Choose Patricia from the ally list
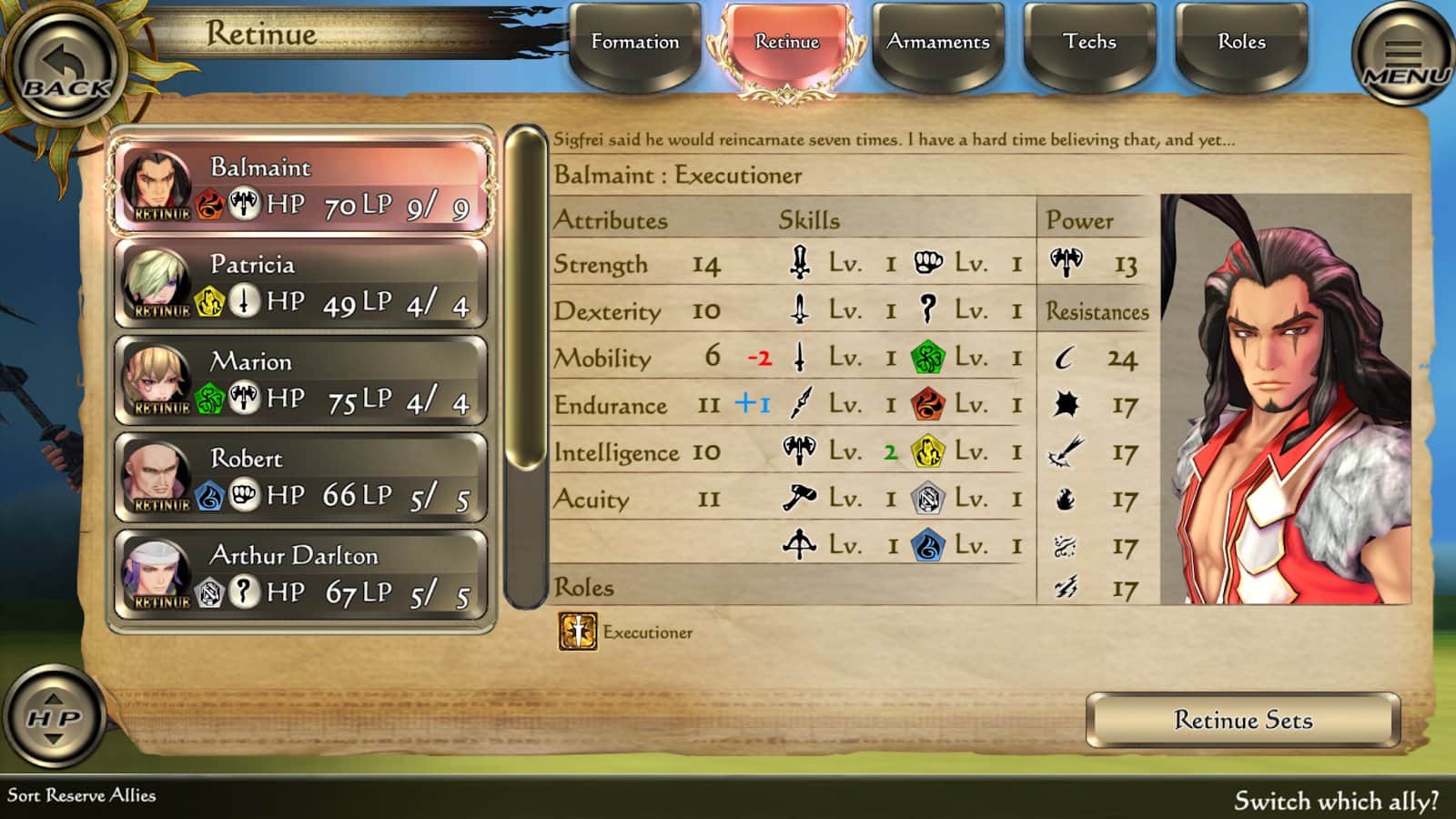Viewport: 1456px width, 819px height. (x=301, y=284)
